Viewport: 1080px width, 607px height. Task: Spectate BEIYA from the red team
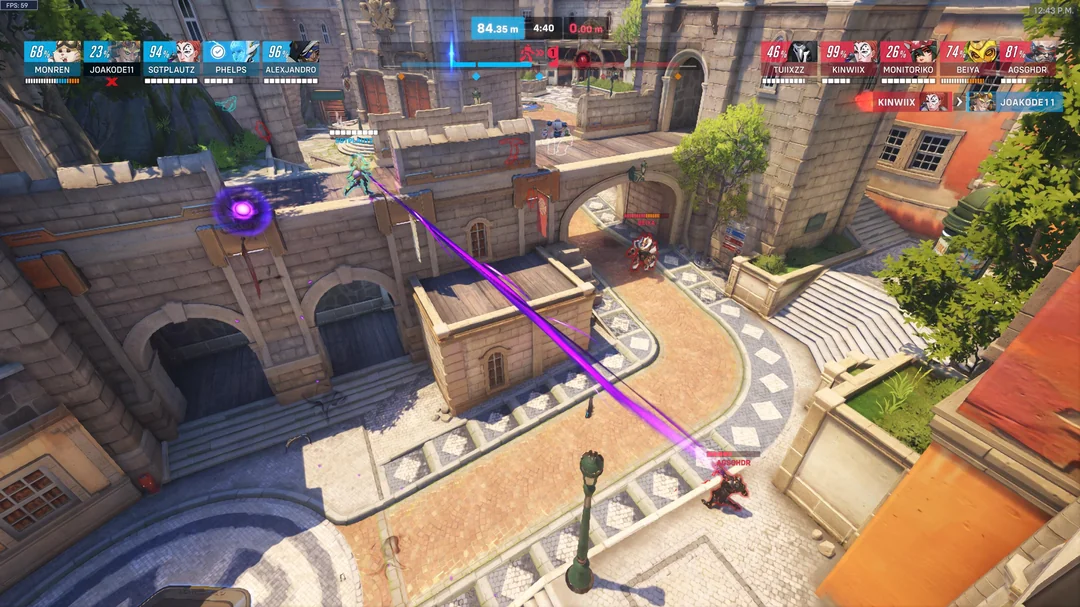[969, 59]
